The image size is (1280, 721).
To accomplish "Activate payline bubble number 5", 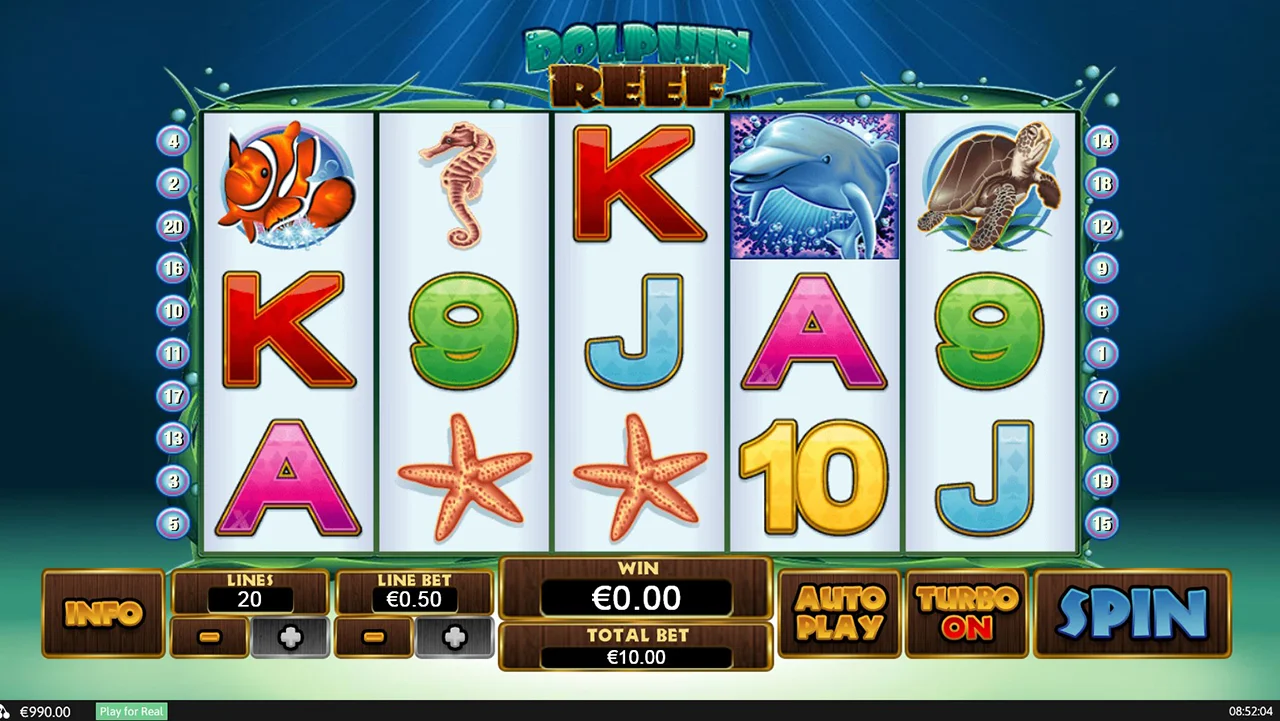I will [173, 523].
